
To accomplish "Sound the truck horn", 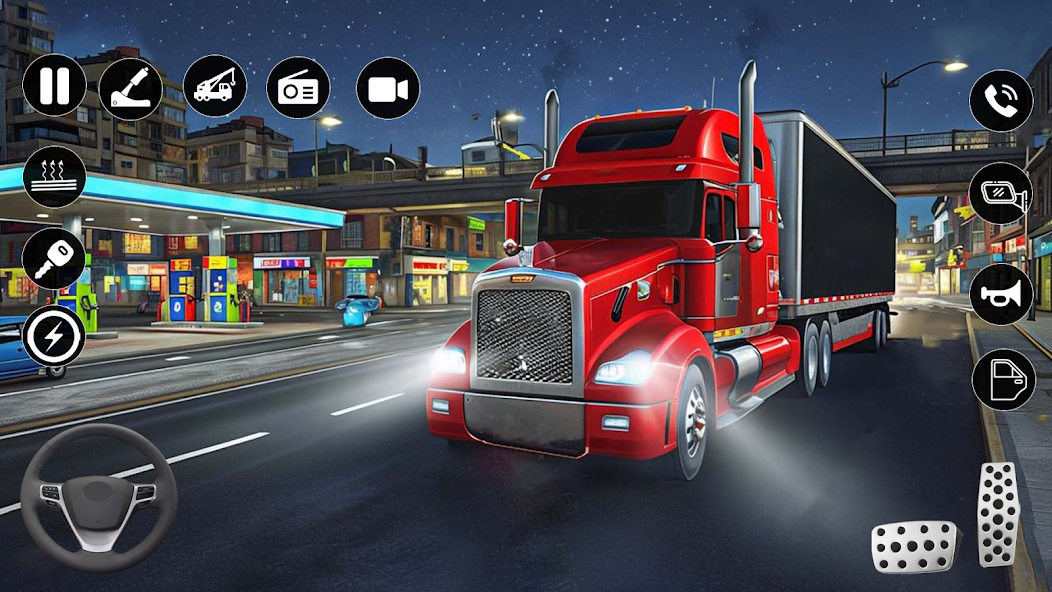I will pos(1001,294).
